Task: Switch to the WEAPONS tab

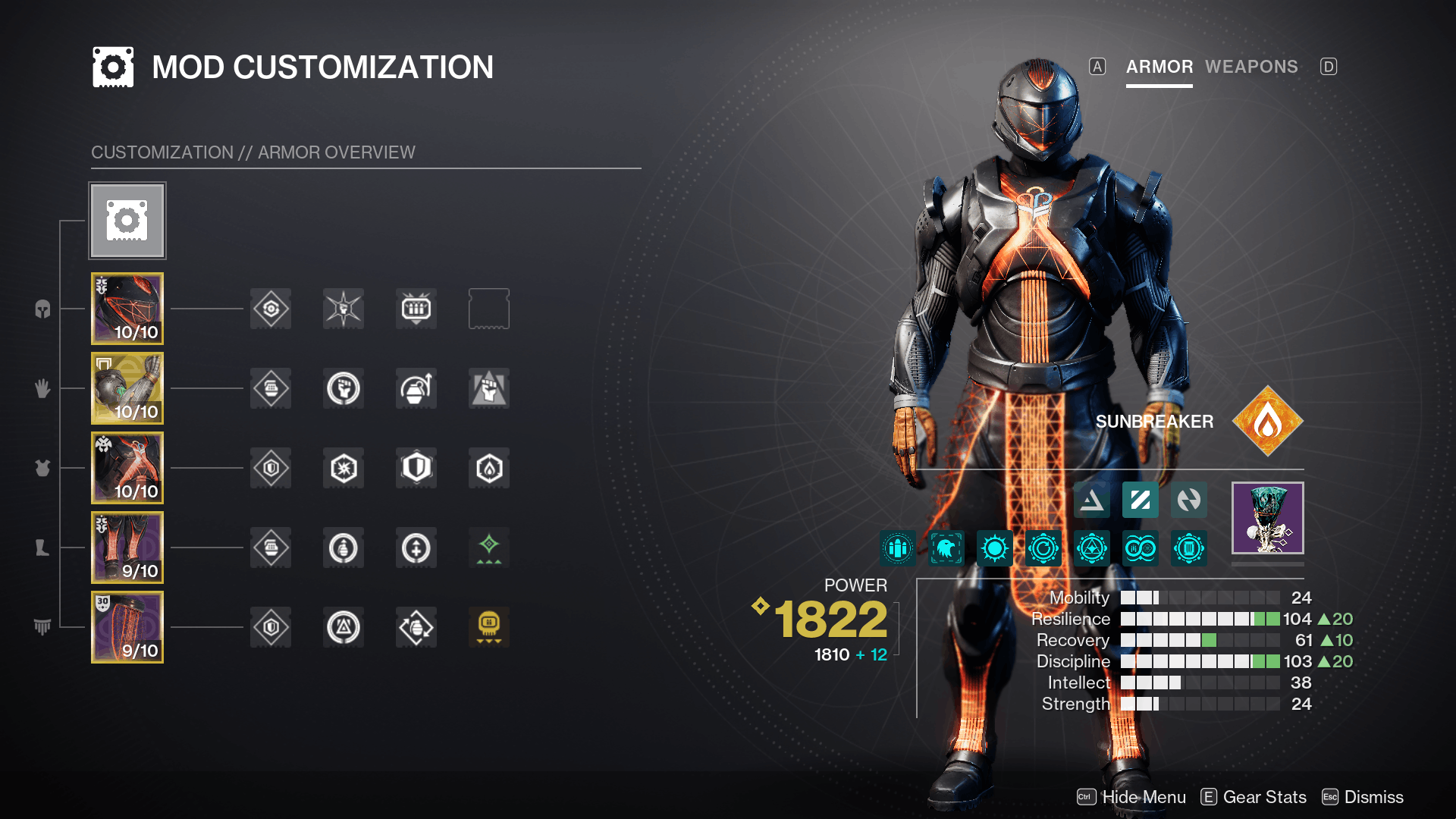Action: 1252,67
